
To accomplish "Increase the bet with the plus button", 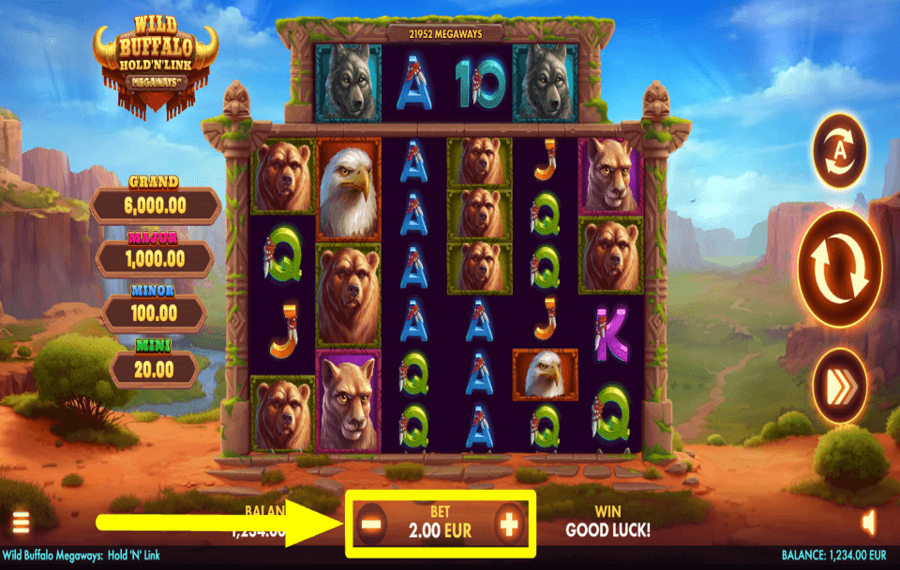I will tap(509, 523).
